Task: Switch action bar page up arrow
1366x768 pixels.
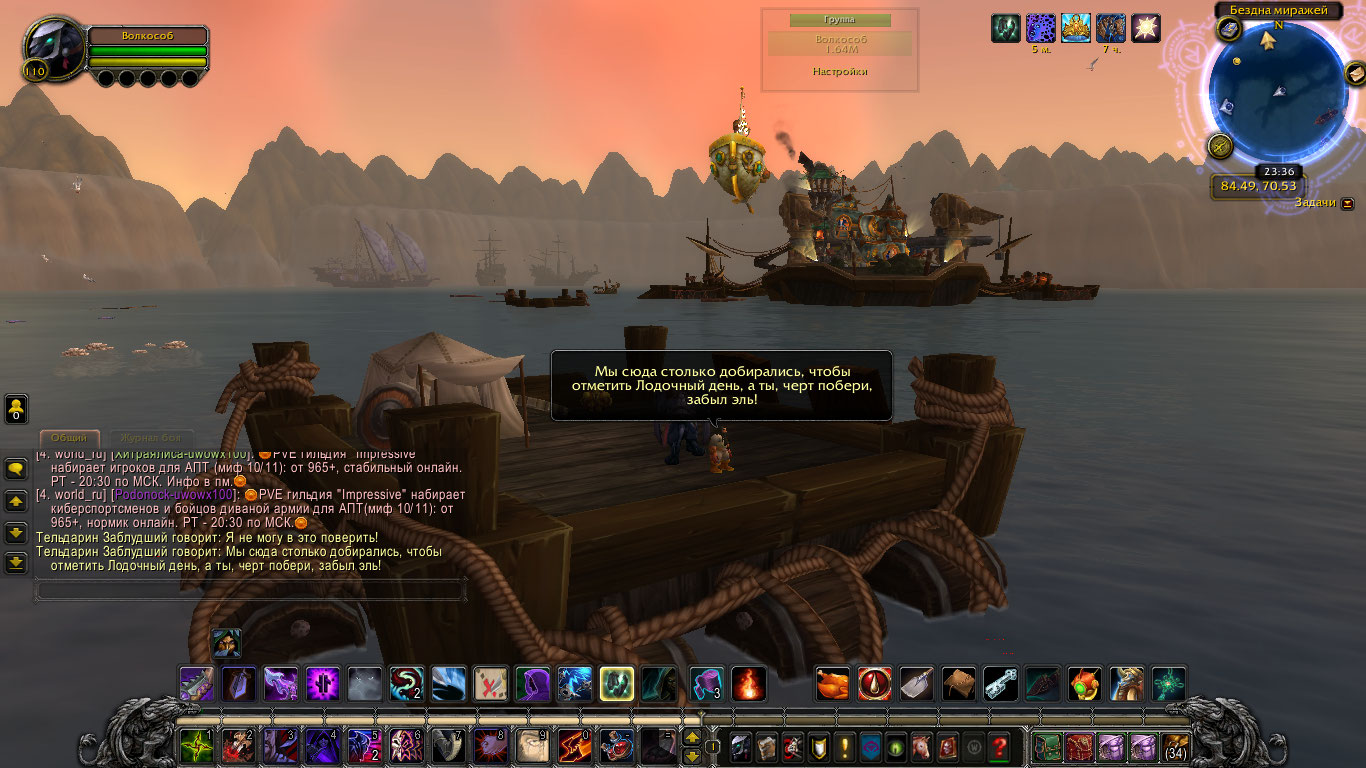Action: click(x=691, y=737)
